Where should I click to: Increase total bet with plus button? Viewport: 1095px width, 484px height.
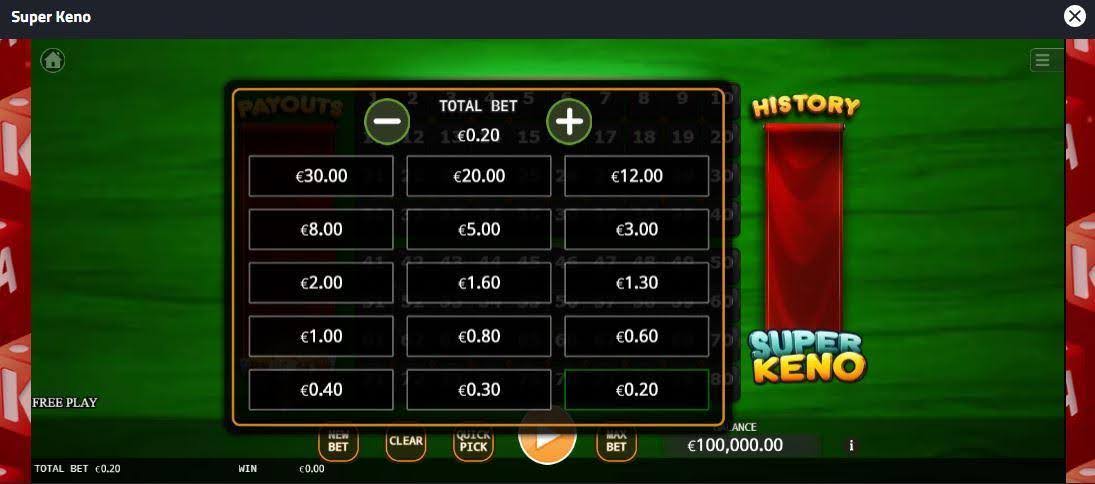[569, 121]
